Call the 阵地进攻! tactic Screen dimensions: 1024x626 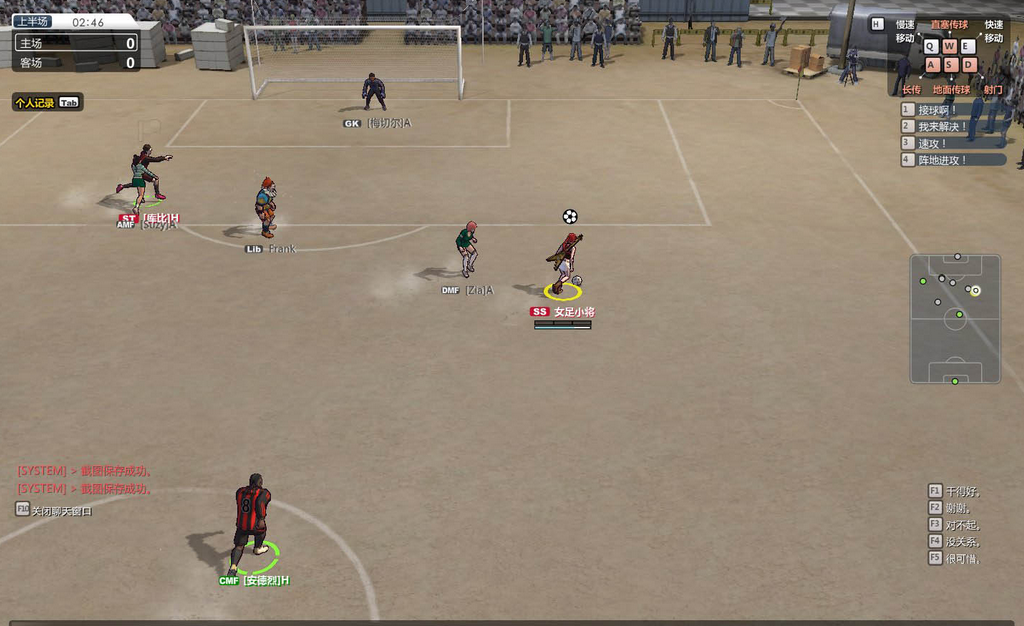pyautogui.click(x=951, y=160)
